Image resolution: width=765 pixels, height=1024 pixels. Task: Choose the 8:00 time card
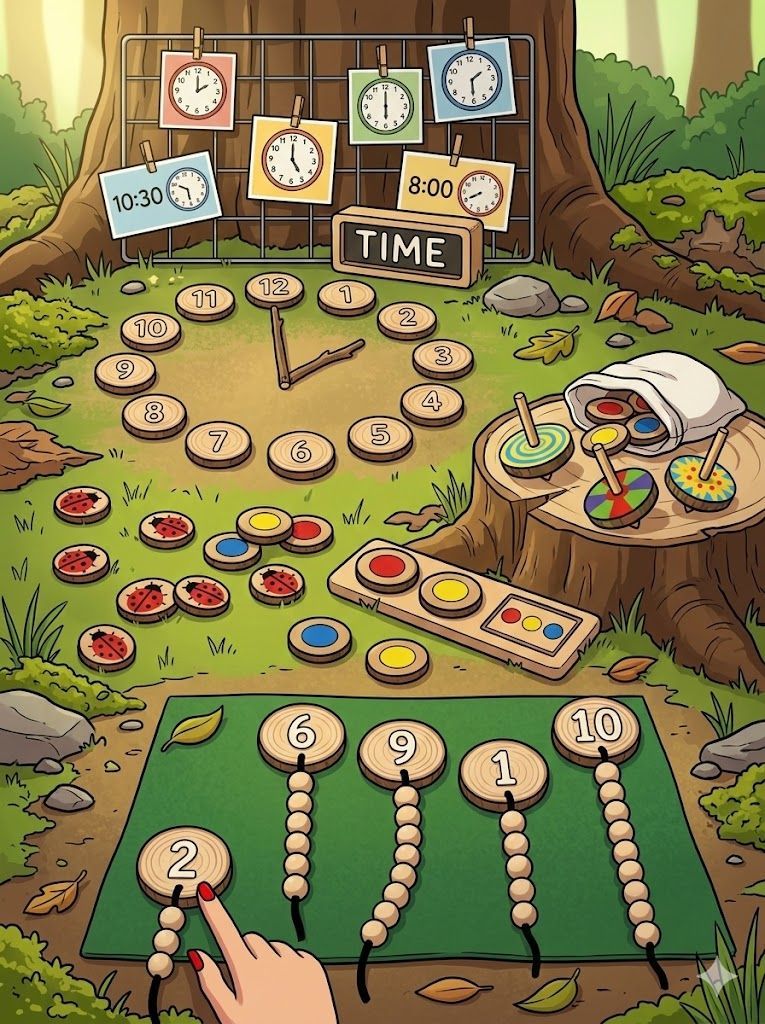[x=455, y=190]
